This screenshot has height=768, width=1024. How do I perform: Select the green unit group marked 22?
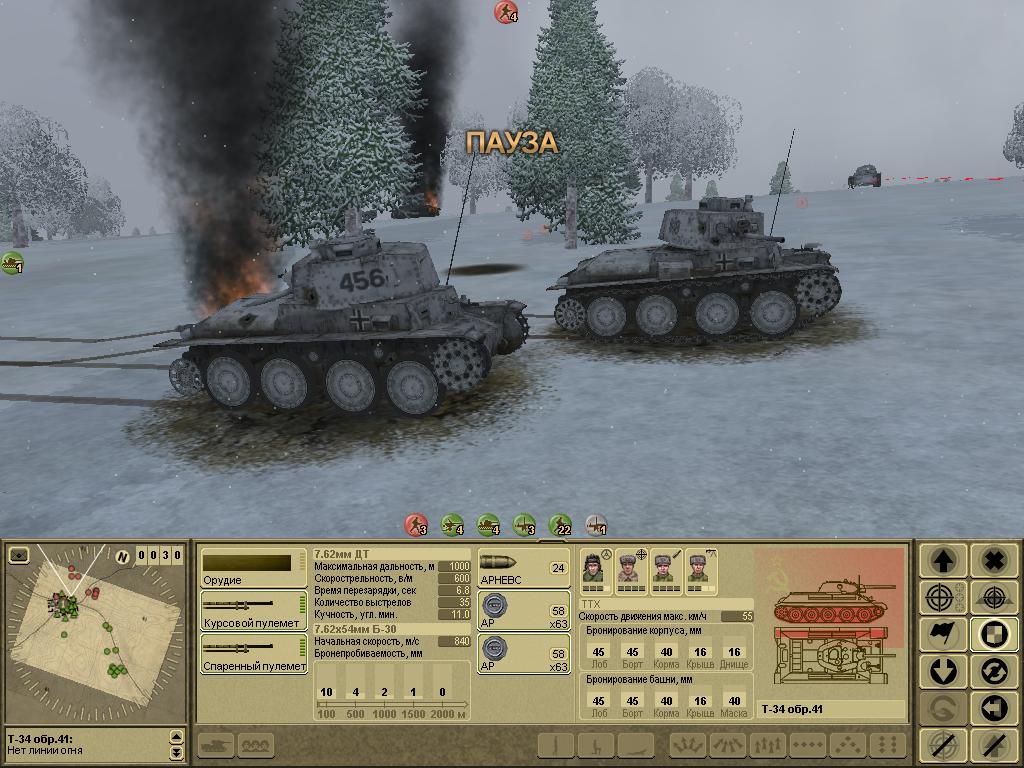561,524
